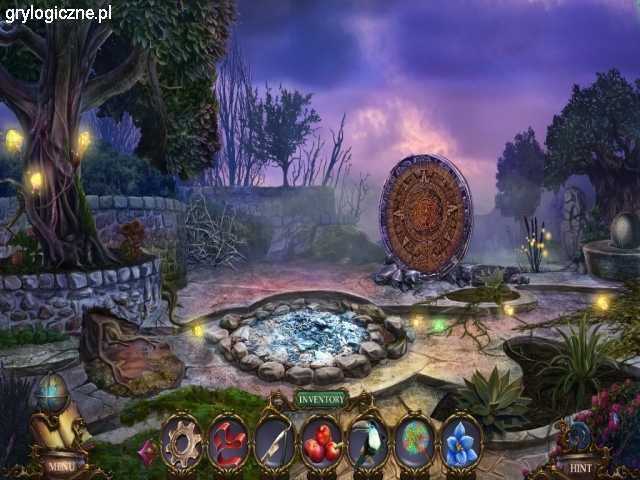This screenshot has width=640, height=480.
Task: Open the Menu button
Action: click(x=59, y=465)
